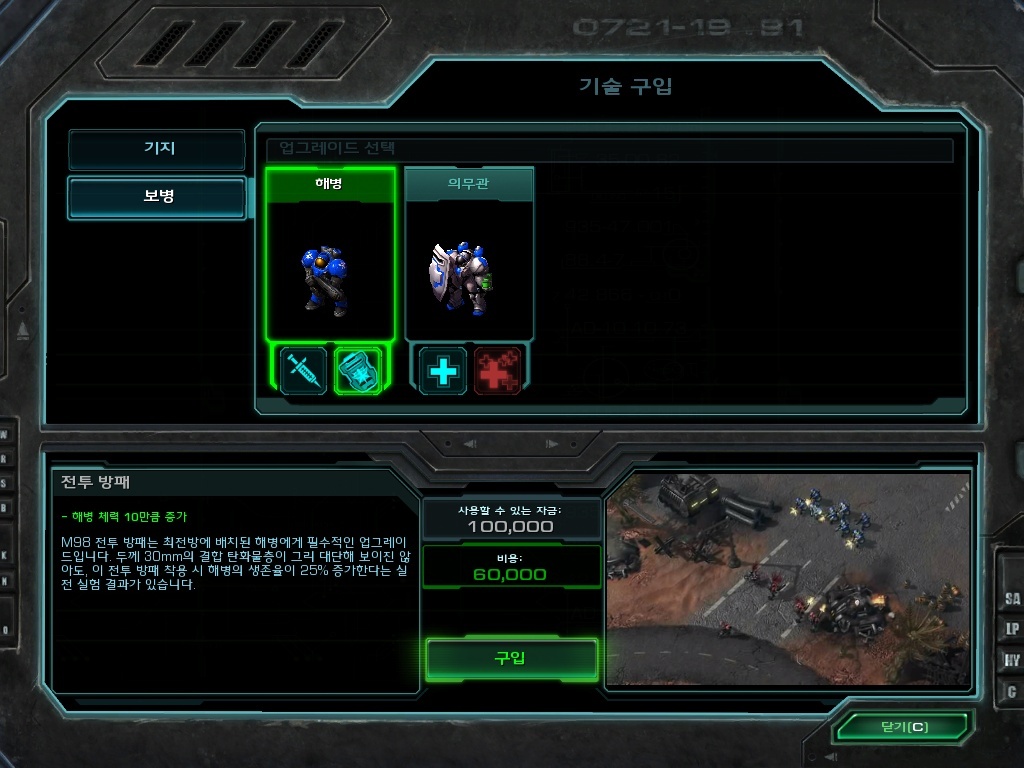Viewport: 1024px width, 768px height.
Task: Open the 보병 (Infantry) category
Action: point(157,197)
